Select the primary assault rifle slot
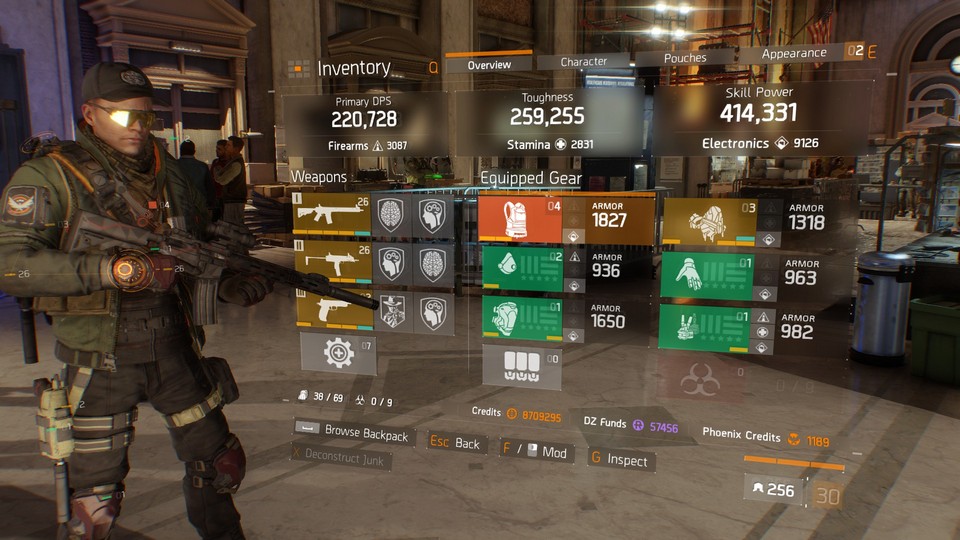Viewport: 960px width, 540px height. coord(331,214)
